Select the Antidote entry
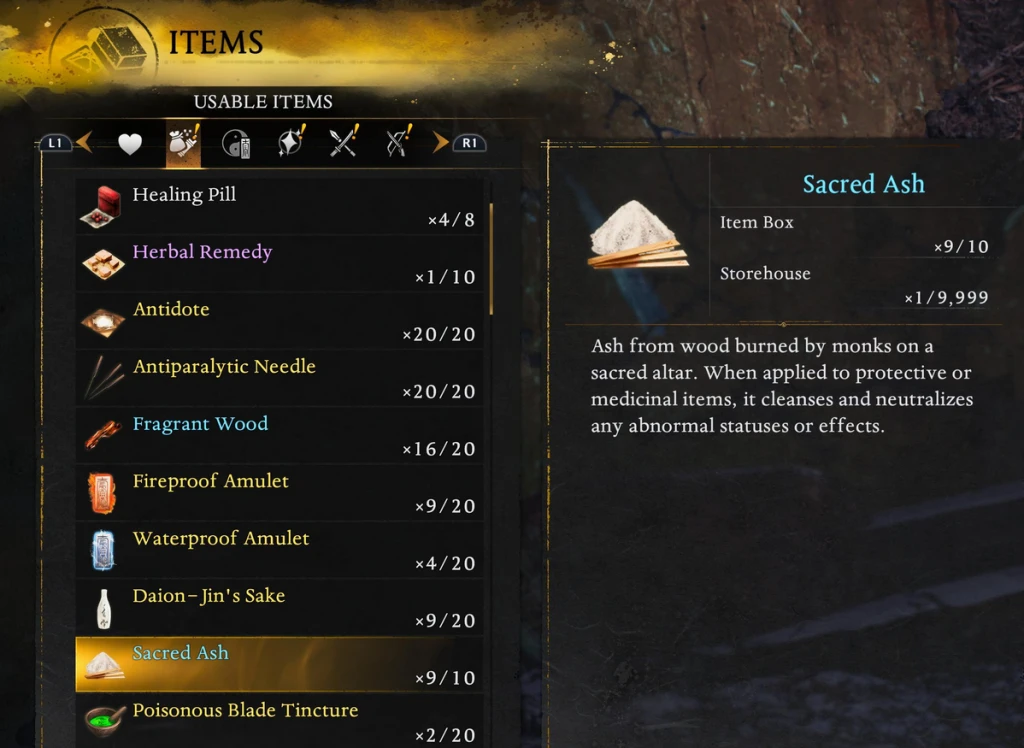The height and width of the screenshot is (748, 1024). (279, 320)
